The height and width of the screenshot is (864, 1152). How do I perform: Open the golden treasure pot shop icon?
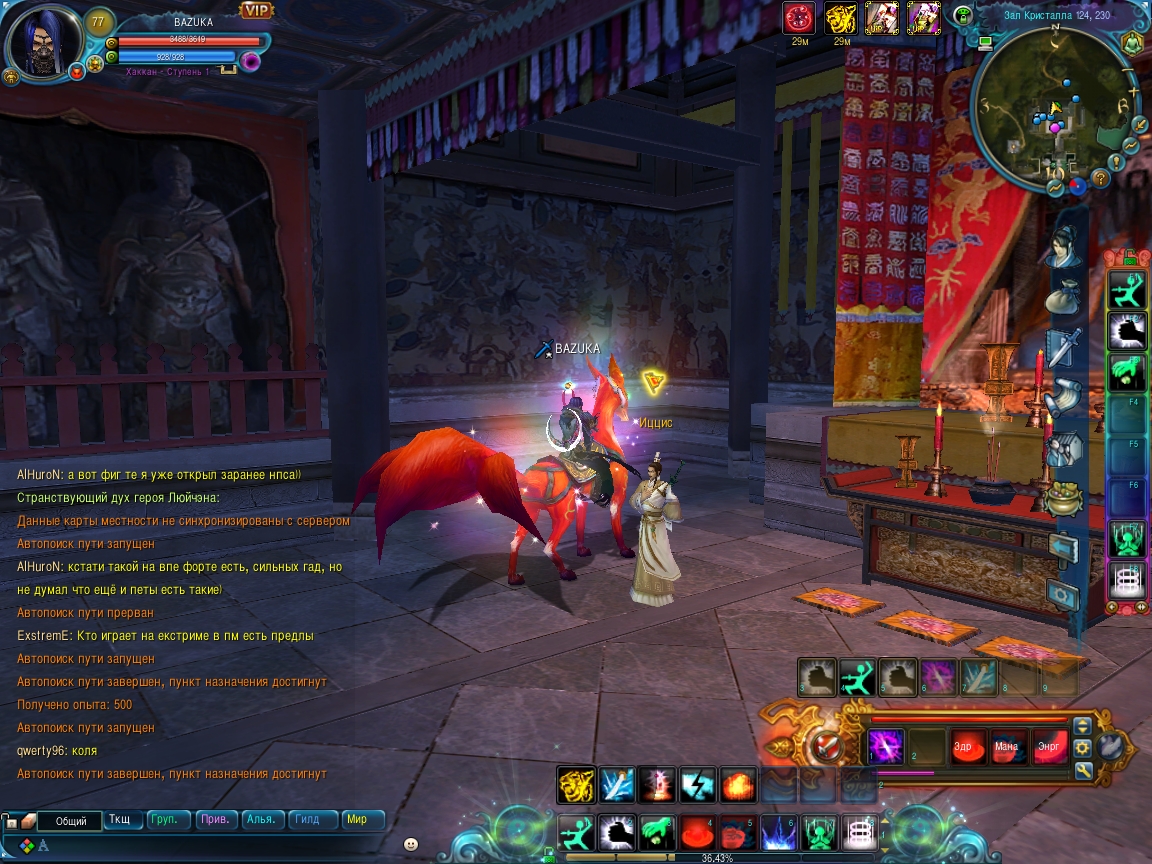(x=1064, y=497)
